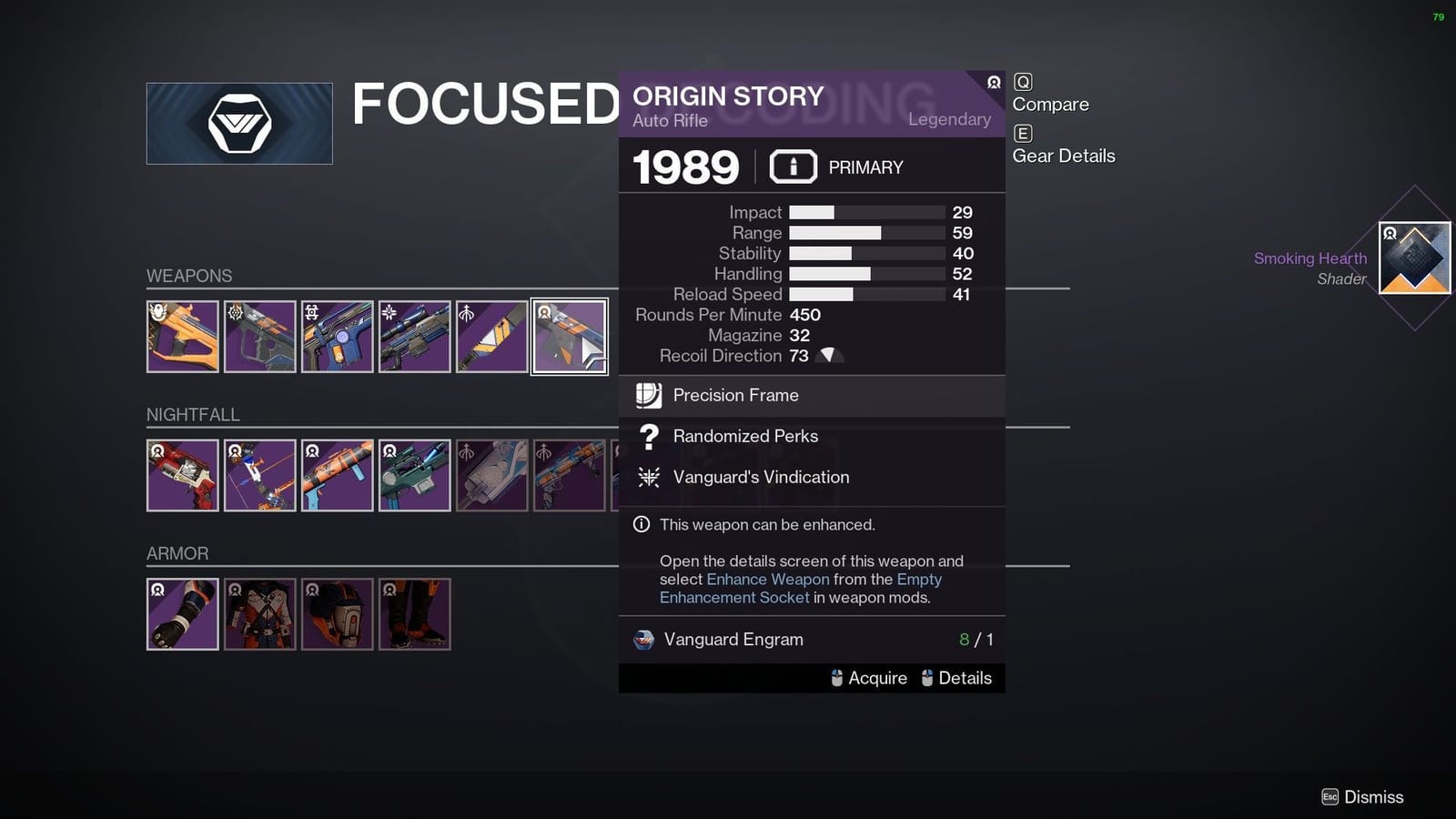Select the Origin Story auto rifle in Weapons

(x=569, y=337)
